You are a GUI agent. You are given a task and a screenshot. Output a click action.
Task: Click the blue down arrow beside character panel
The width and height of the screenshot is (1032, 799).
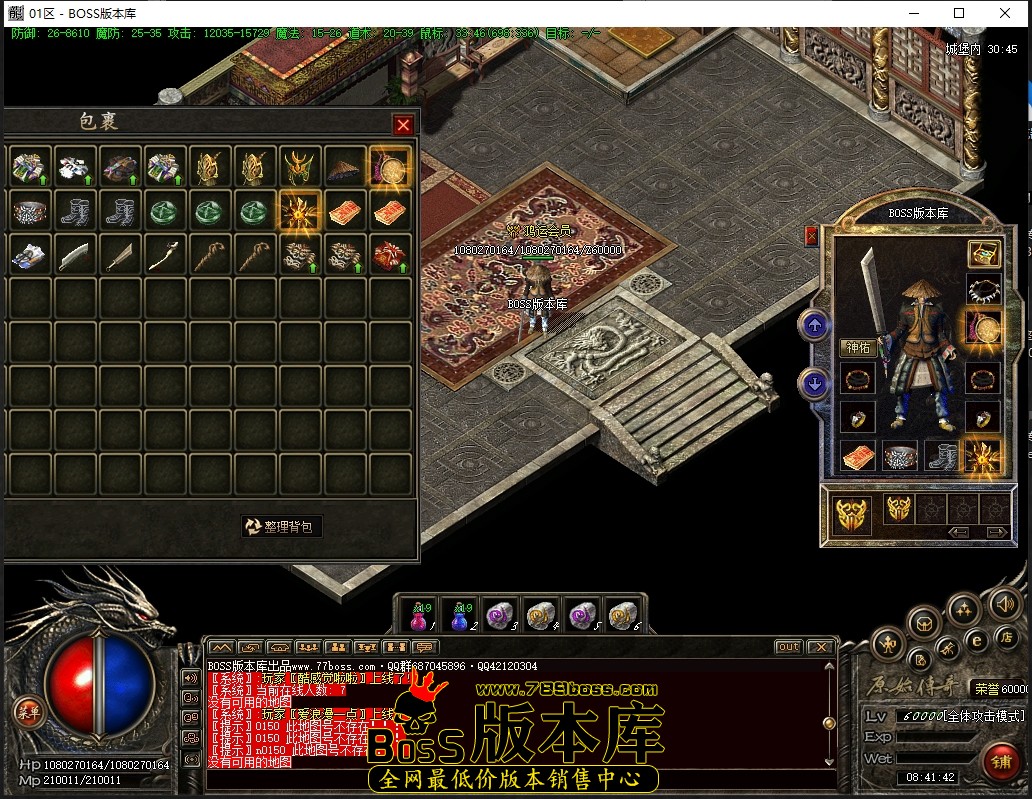(814, 383)
